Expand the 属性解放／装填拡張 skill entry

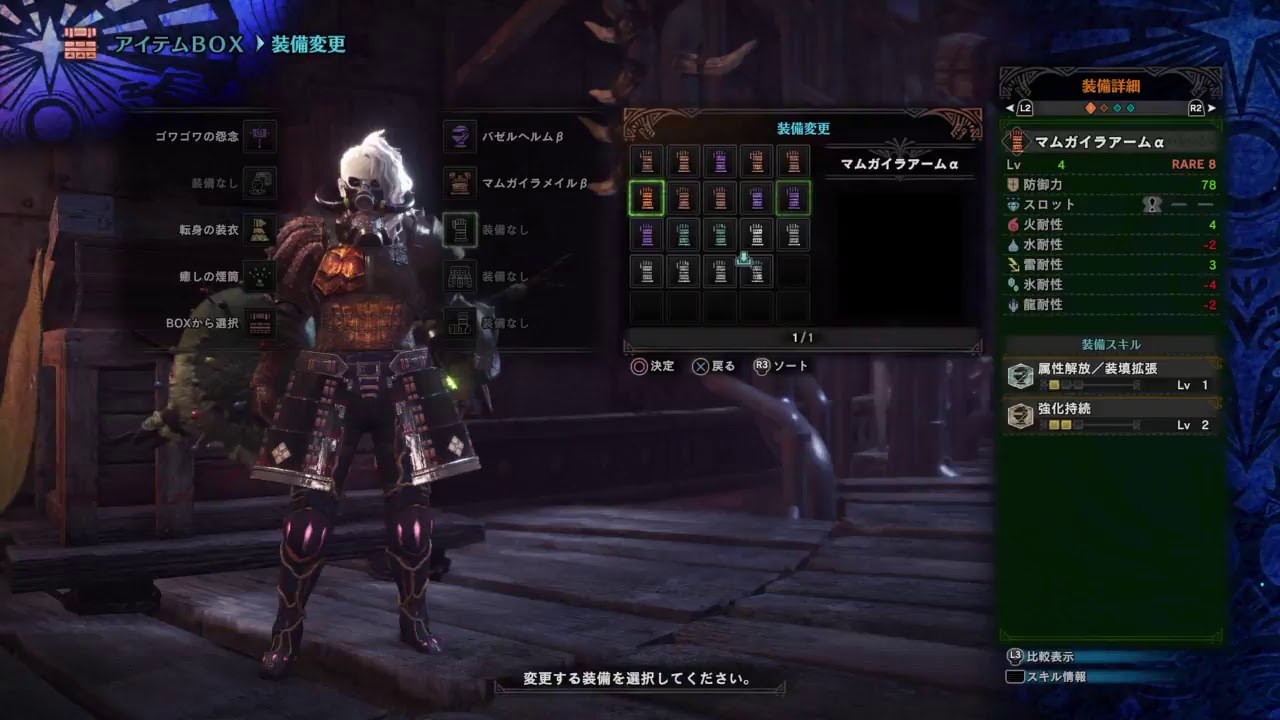click(x=1097, y=368)
